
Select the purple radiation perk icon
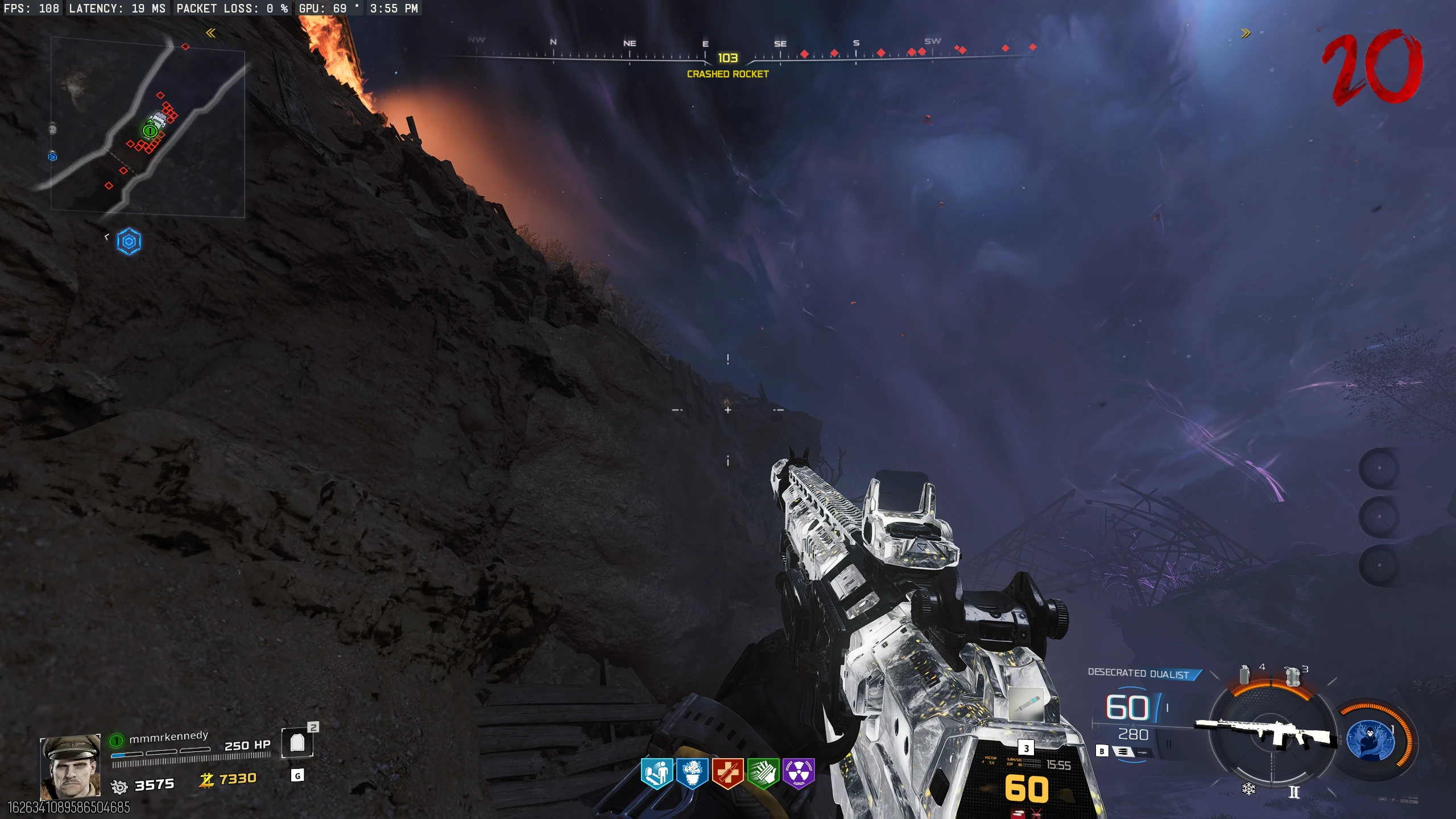[x=799, y=773]
